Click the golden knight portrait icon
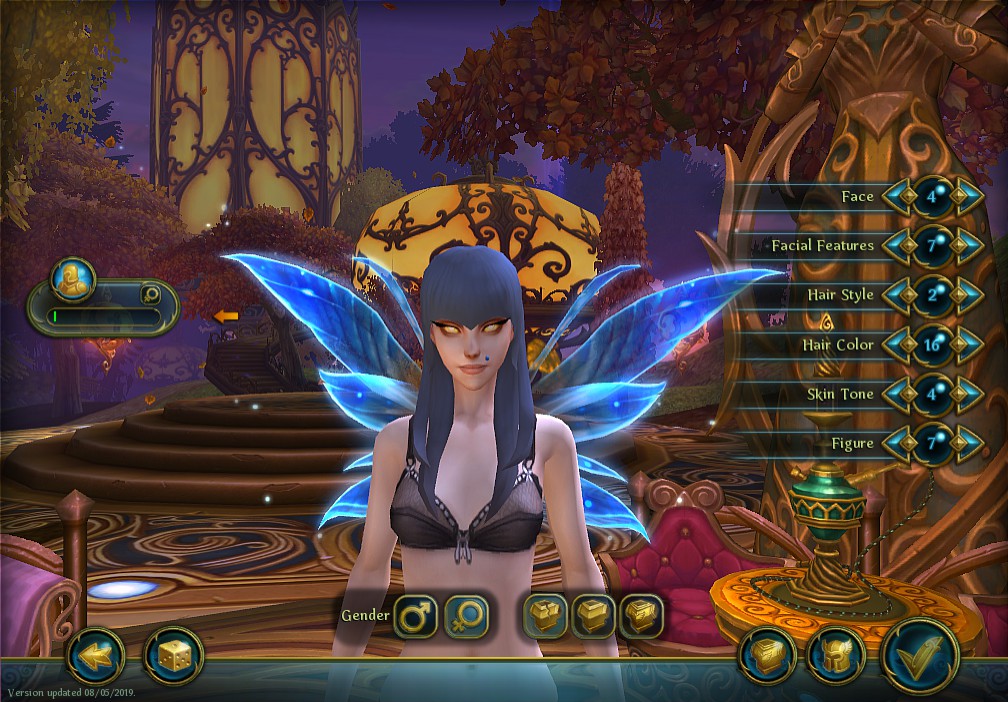This screenshot has height=702, width=1008. click(73, 280)
